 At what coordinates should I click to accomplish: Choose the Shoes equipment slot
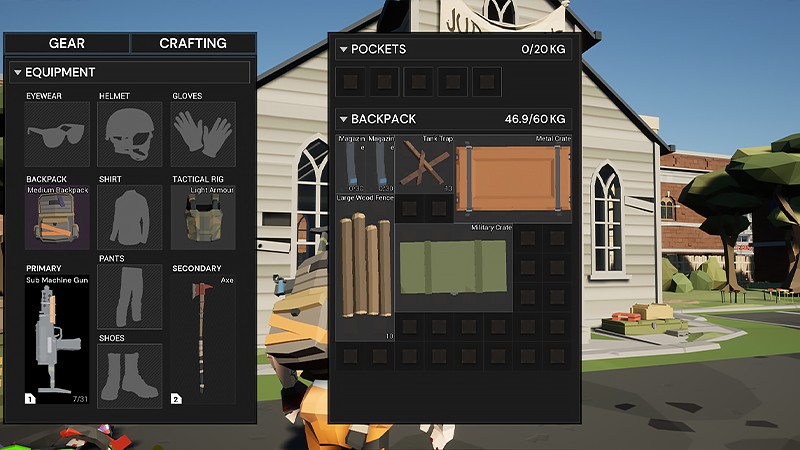(x=129, y=376)
